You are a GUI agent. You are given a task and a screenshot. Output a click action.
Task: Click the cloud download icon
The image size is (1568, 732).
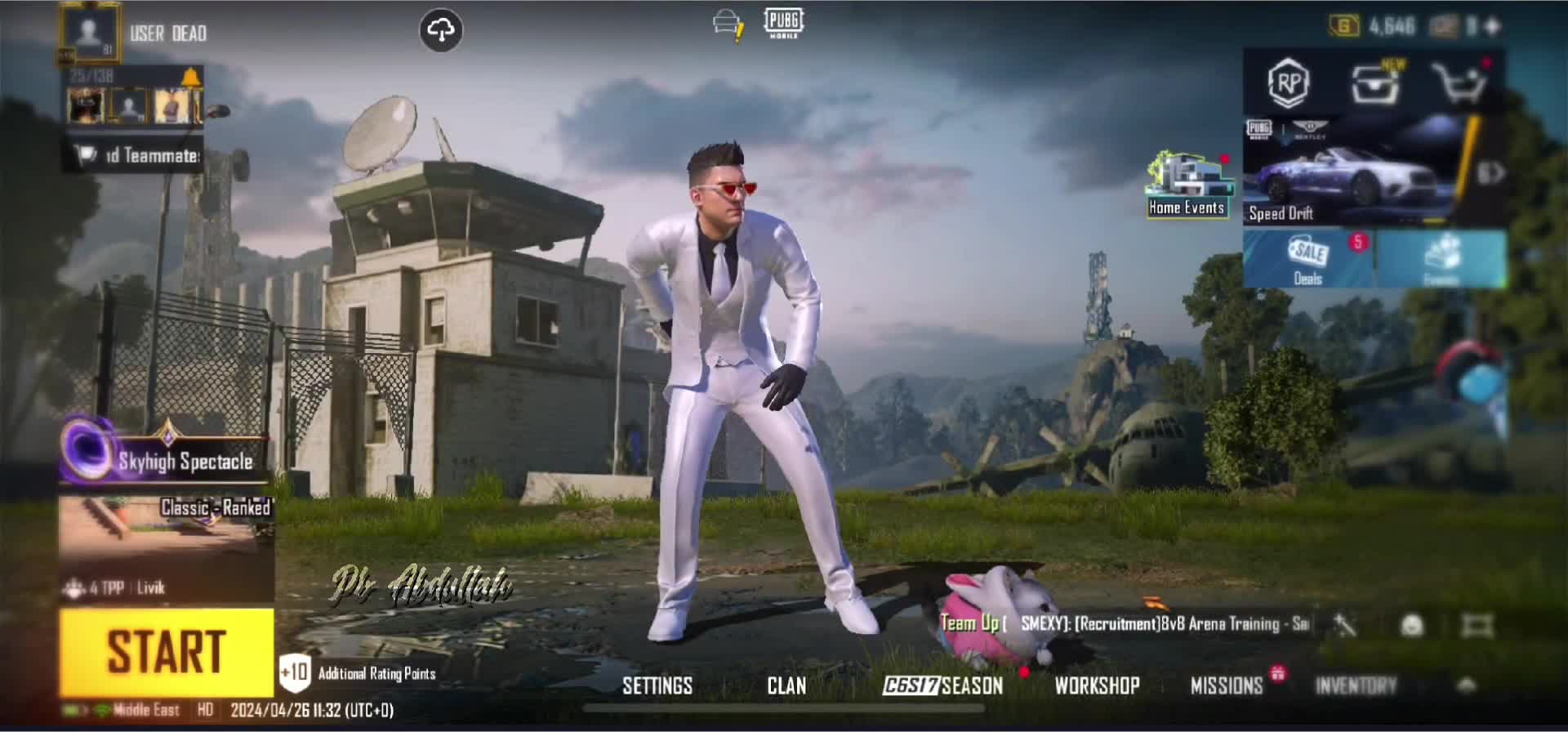[x=441, y=31]
